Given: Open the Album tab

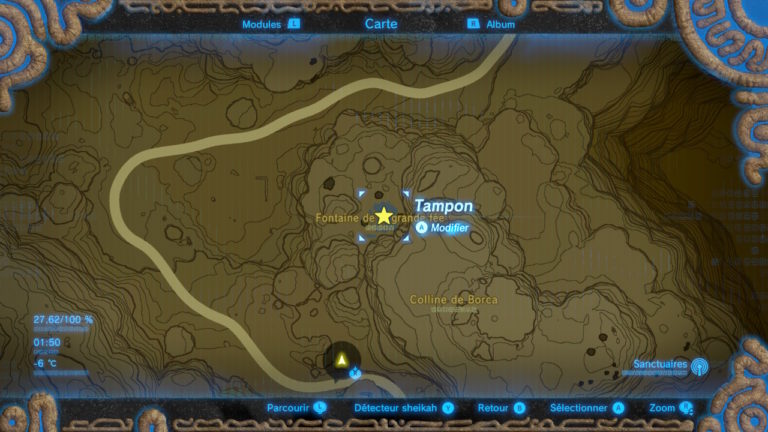Looking at the screenshot, I should tap(494, 23).
